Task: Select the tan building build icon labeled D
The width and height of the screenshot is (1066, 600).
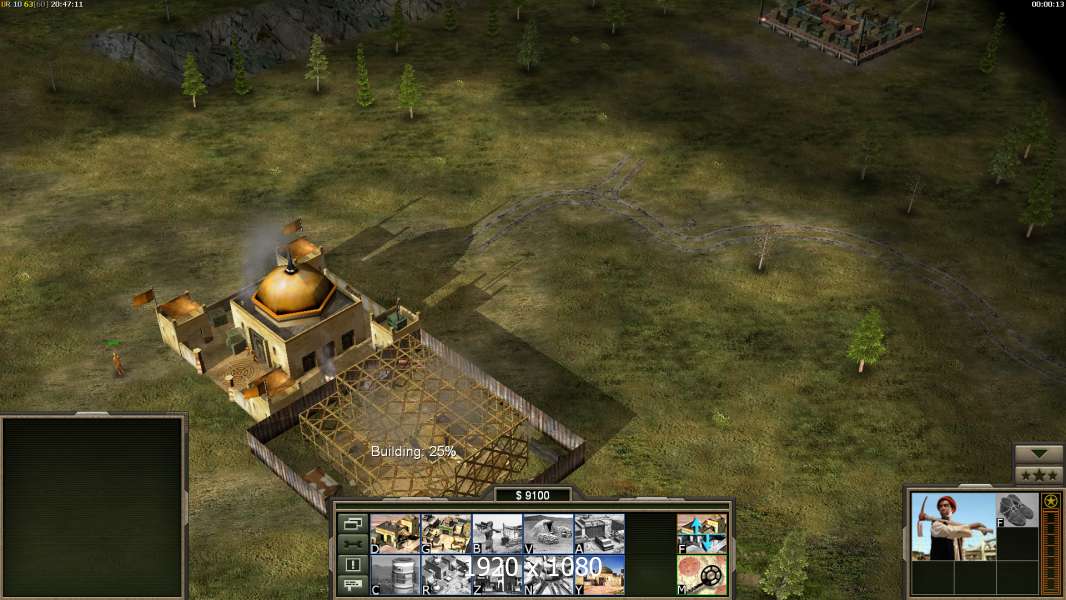Action: click(x=395, y=533)
